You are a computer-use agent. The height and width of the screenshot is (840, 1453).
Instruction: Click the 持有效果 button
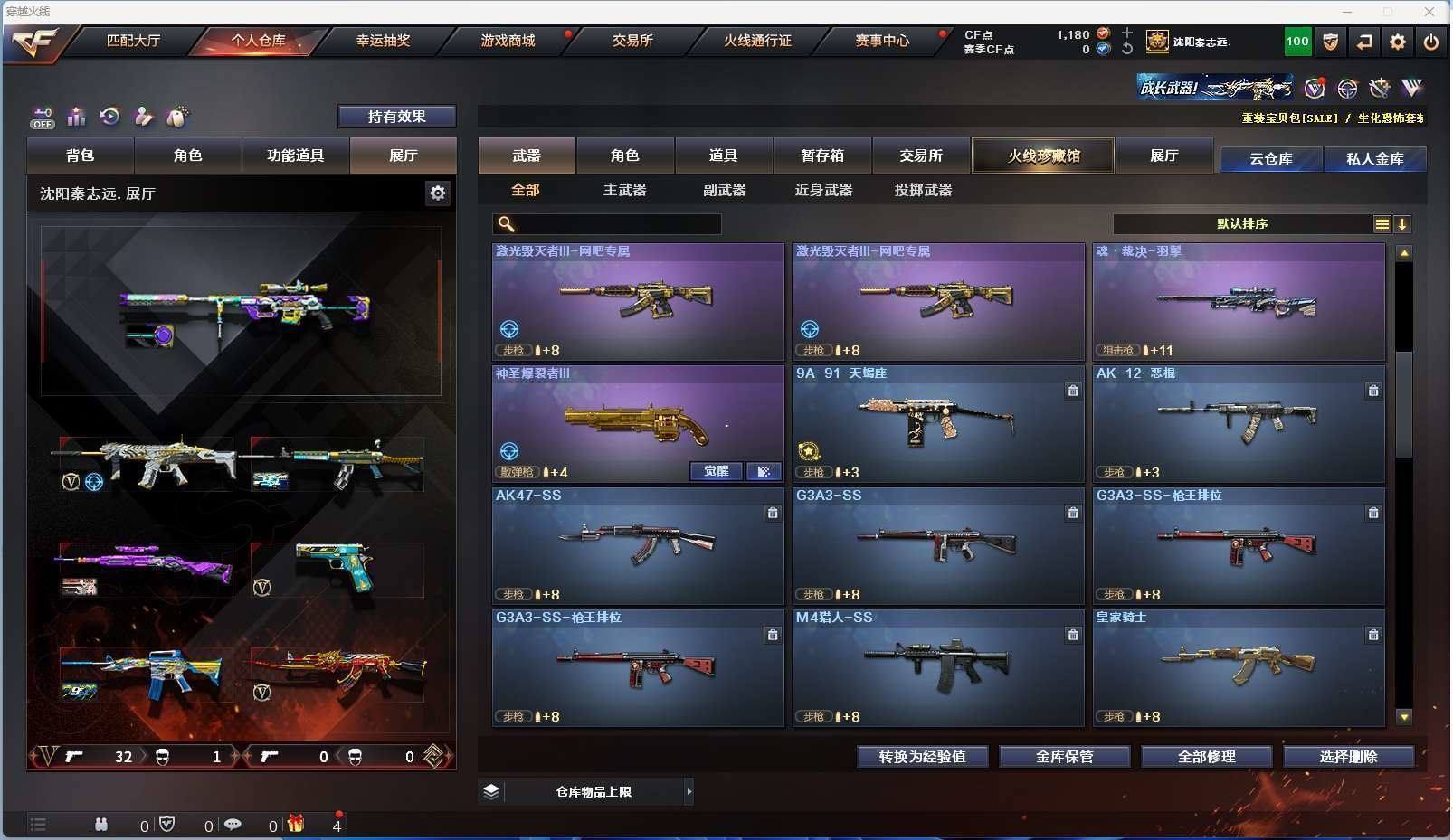[396, 117]
